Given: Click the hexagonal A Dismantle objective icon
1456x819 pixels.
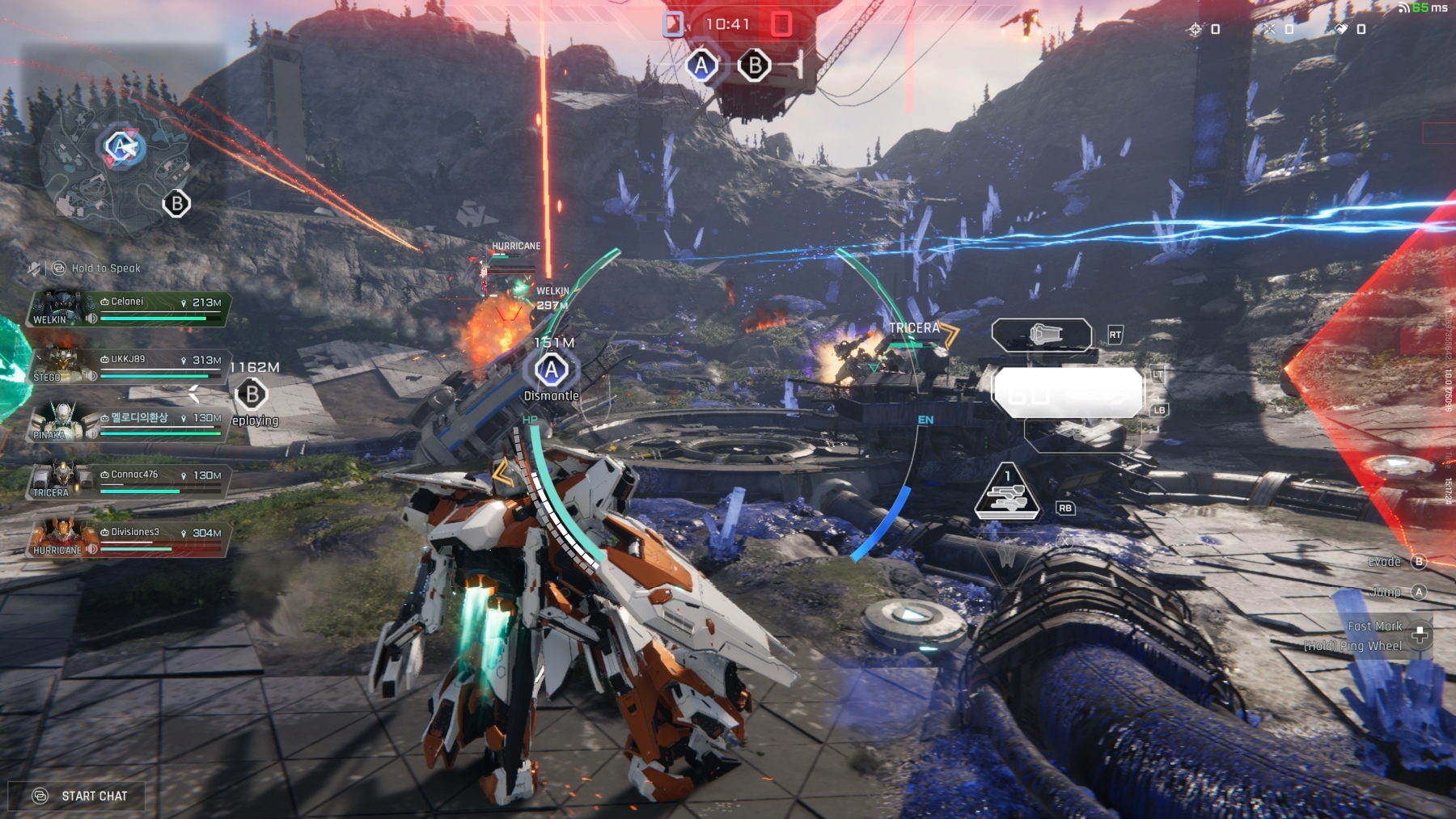Looking at the screenshot, I should pos(551,370).
